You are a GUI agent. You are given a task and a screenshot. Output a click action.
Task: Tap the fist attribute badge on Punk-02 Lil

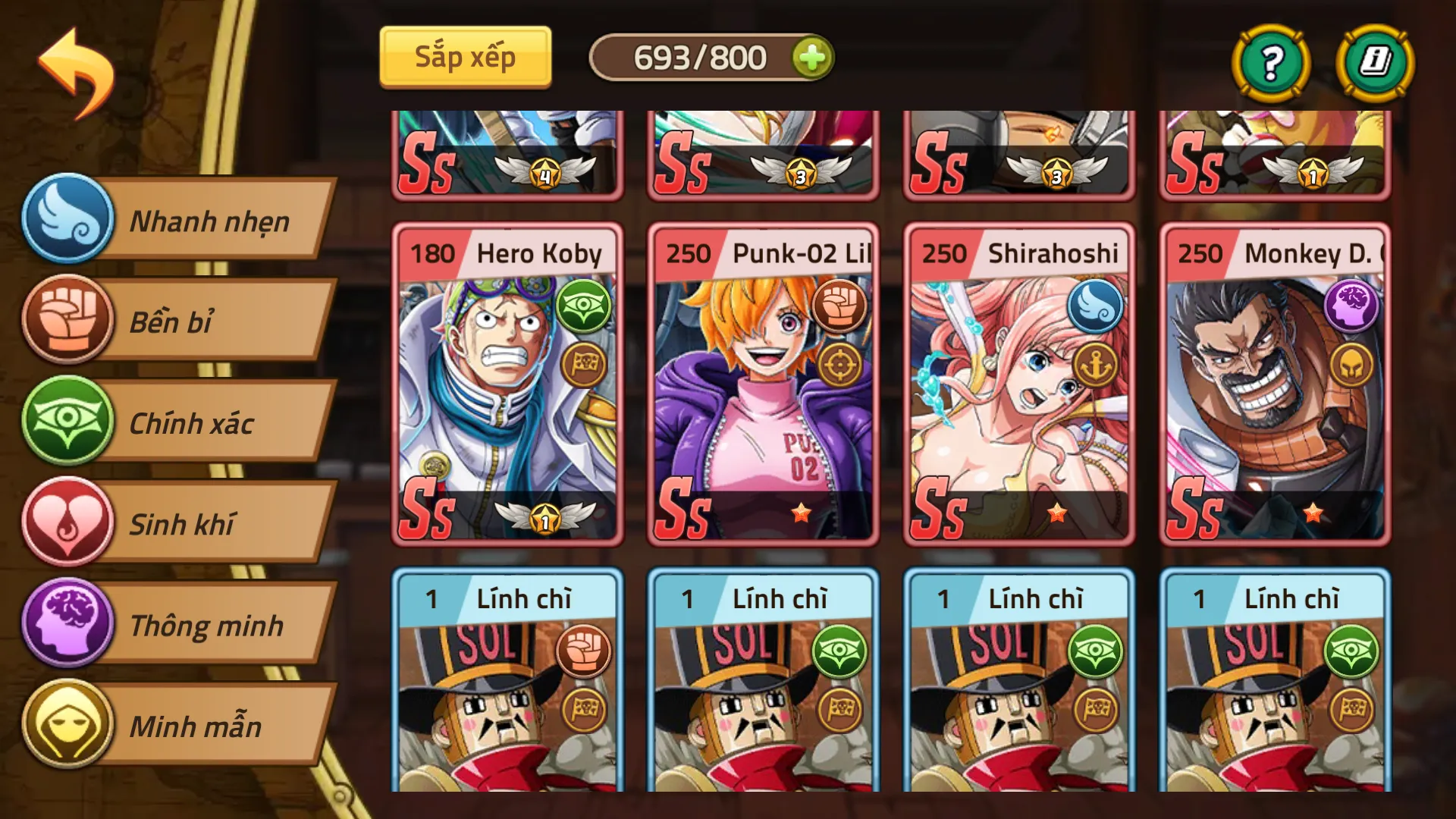click(837, 306)
